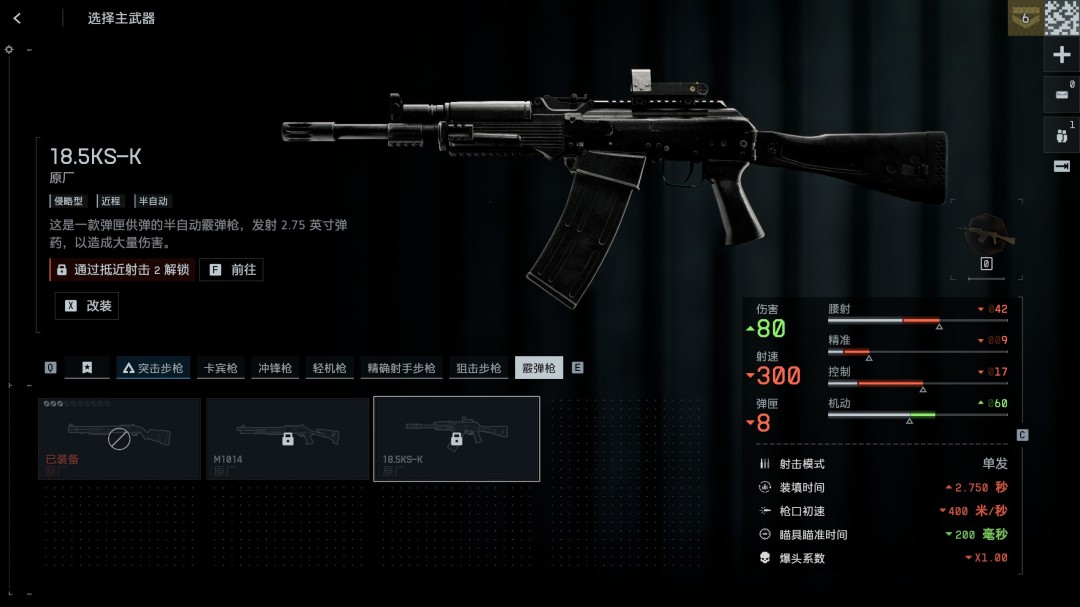Select the 霰弹枪 shotgun tab
This screenshot has width=1080, height=607.
[x=539, y=368]
